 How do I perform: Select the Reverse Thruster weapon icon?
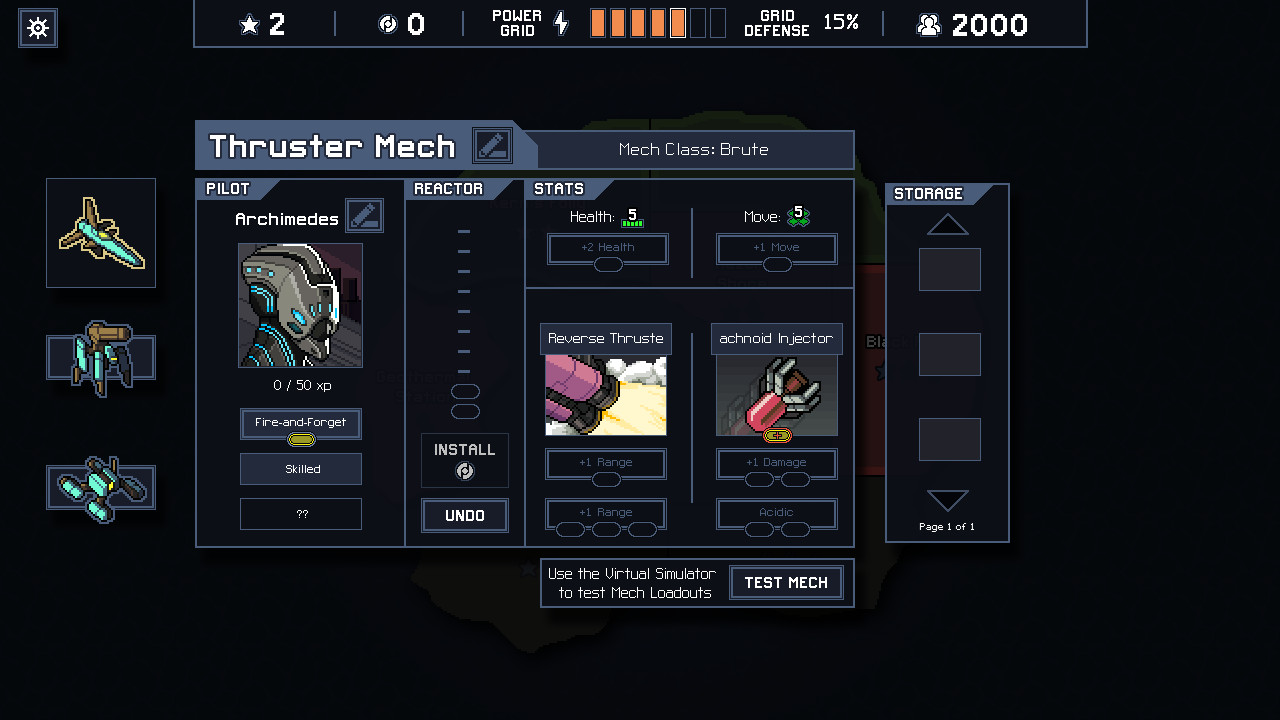click(605, 395)
